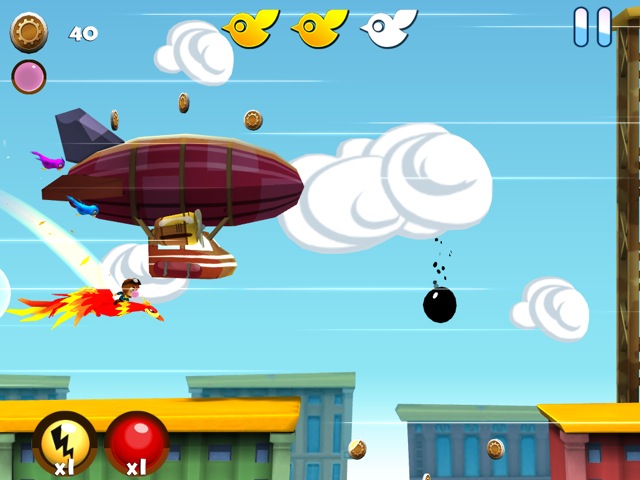Image resolution: width=640 pixels, height=480 pixels.
Task: Pause the game
Action: coord(592,27)
